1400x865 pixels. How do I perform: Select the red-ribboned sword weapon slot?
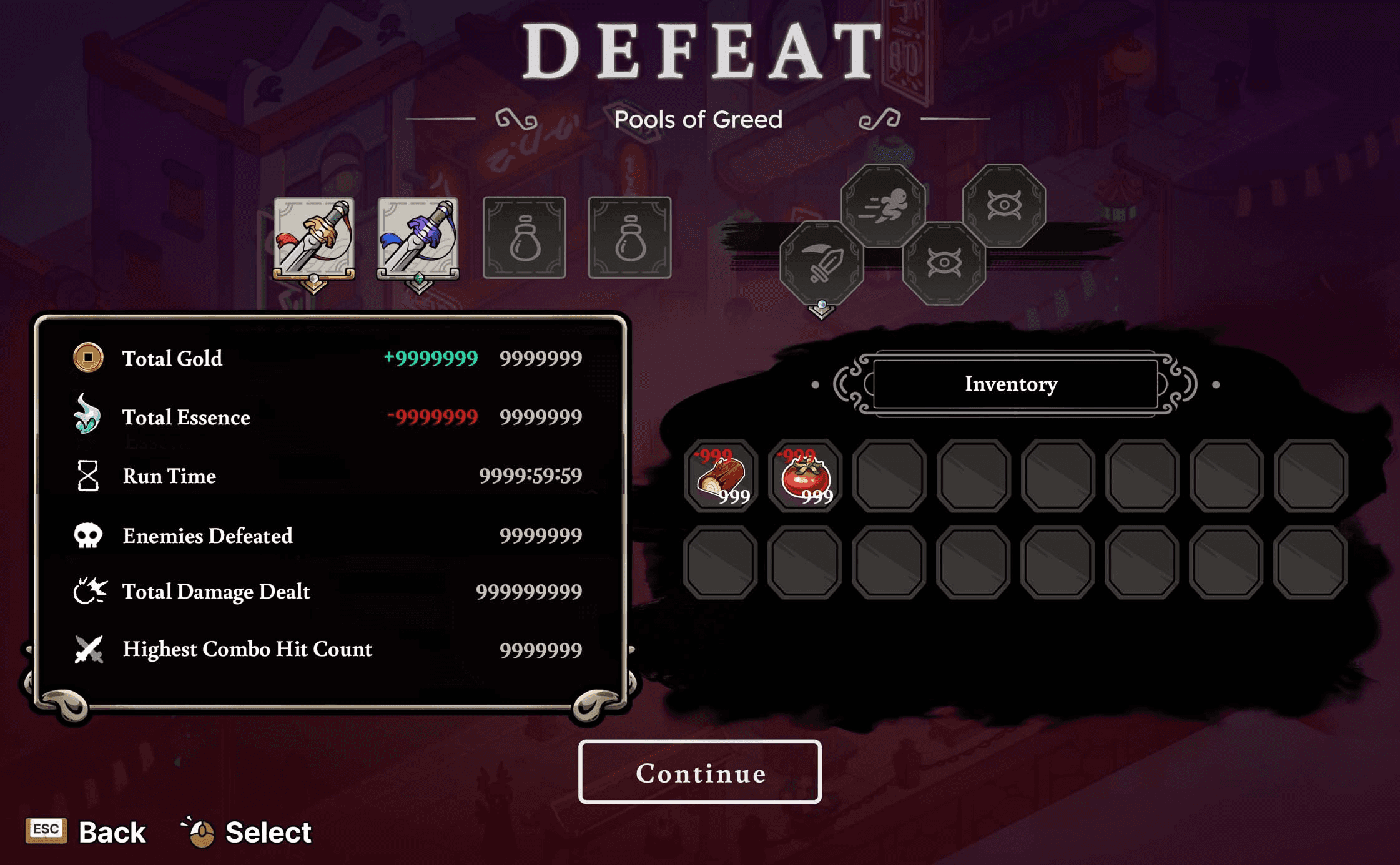pos(314,238)
